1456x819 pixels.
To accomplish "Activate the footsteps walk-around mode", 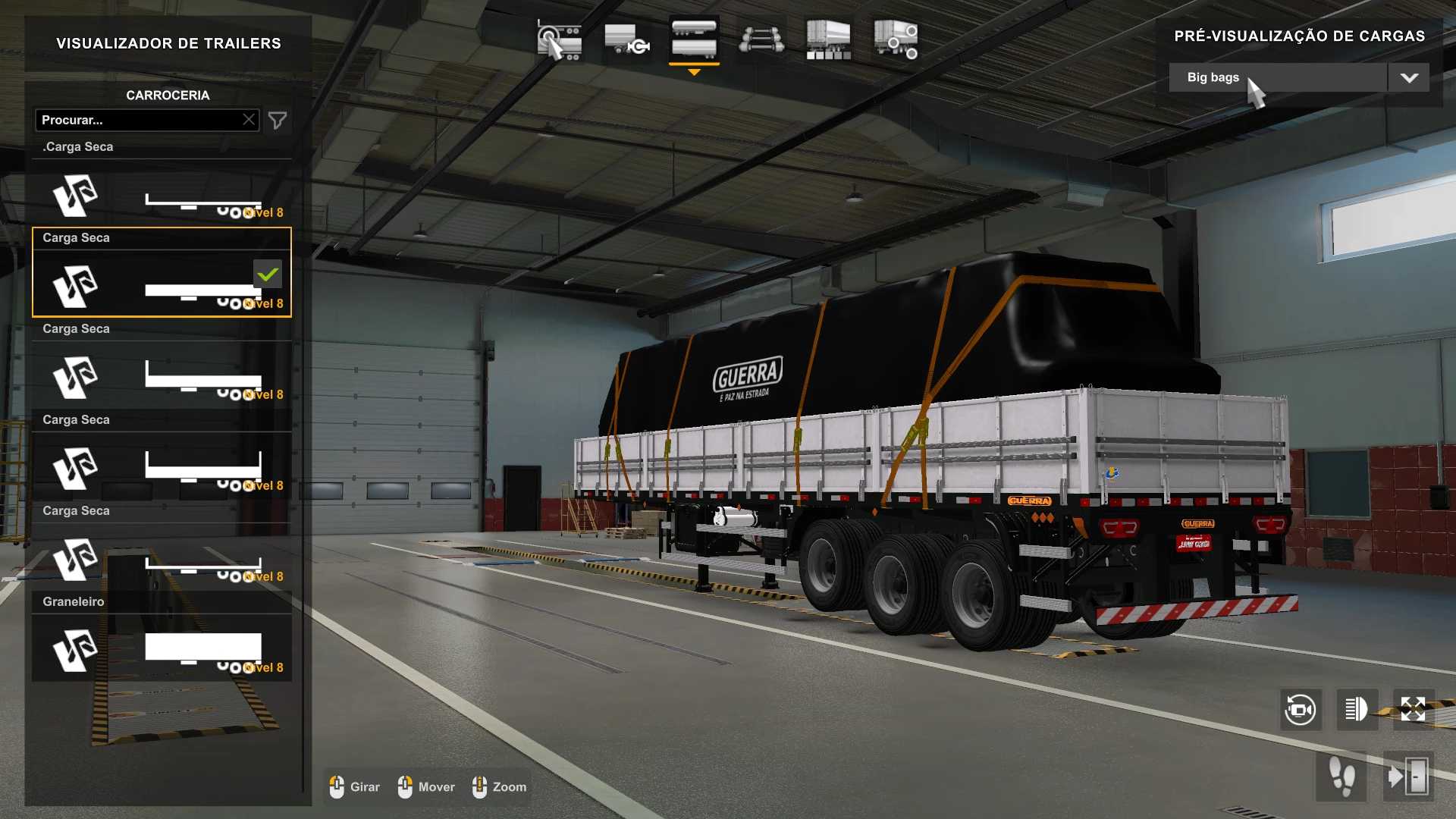I will (1341, 777).
